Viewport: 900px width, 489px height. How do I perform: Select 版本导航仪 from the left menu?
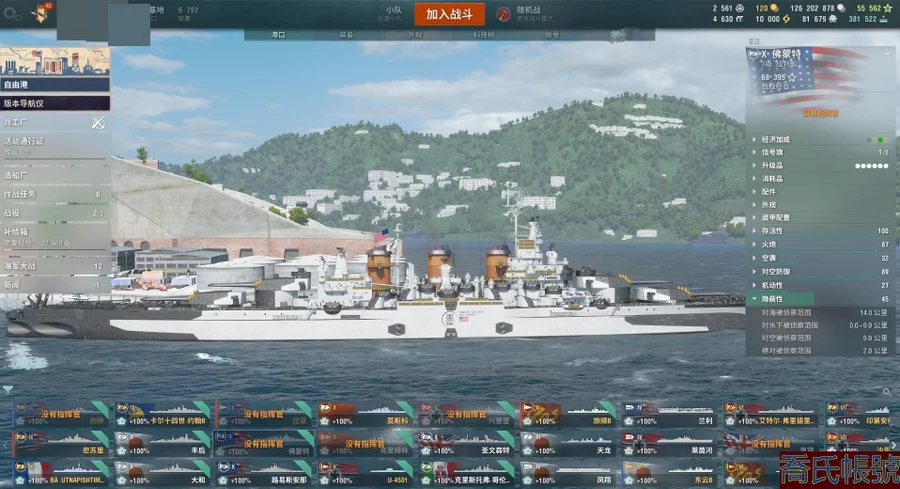click(x=54, y=103)
